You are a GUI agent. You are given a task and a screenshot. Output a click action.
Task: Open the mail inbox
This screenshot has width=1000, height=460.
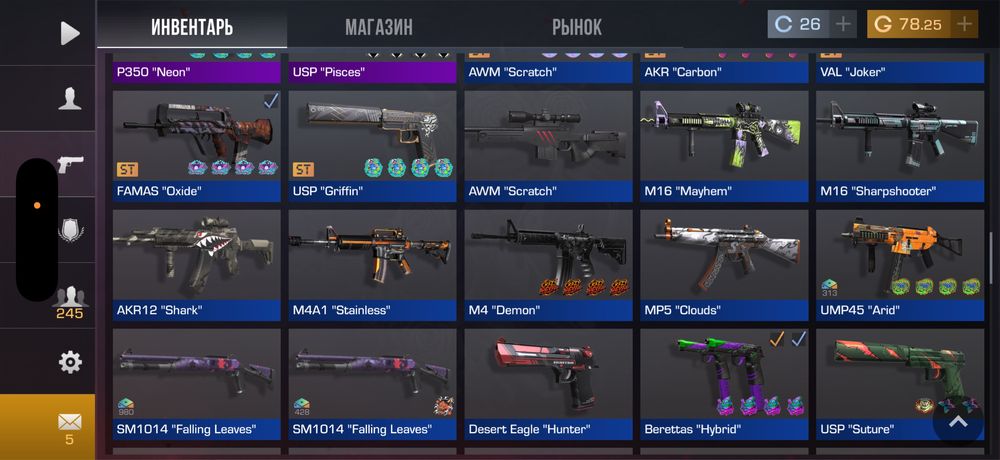pos(69,426)
